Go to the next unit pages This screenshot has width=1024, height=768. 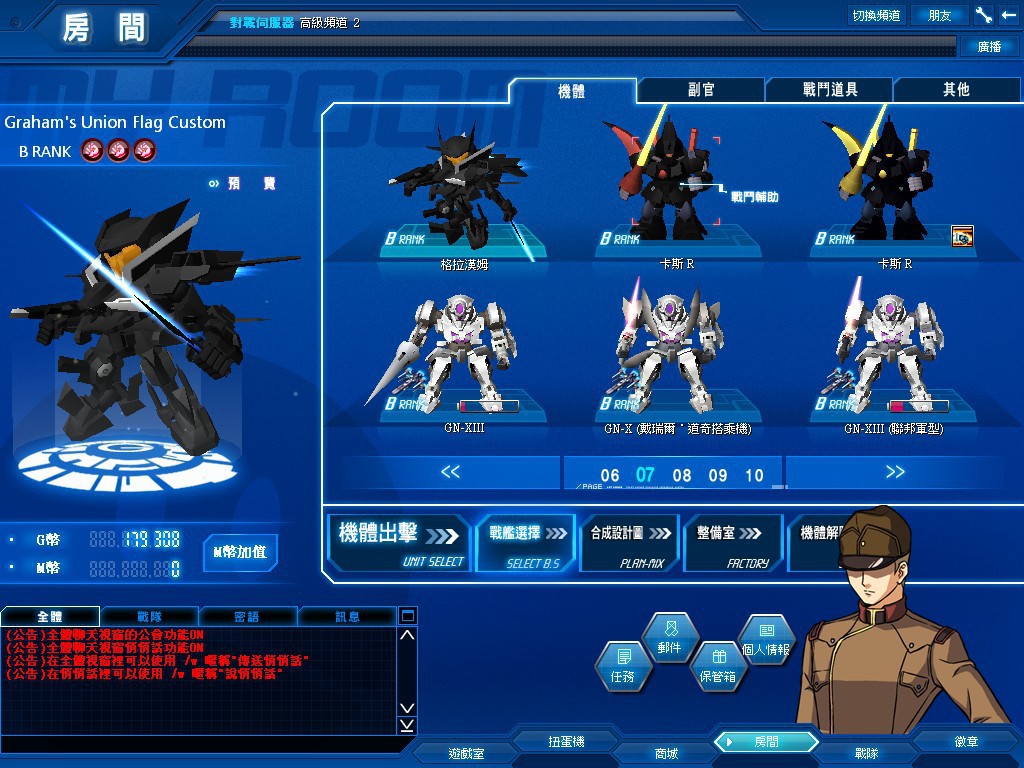point(895,472)
